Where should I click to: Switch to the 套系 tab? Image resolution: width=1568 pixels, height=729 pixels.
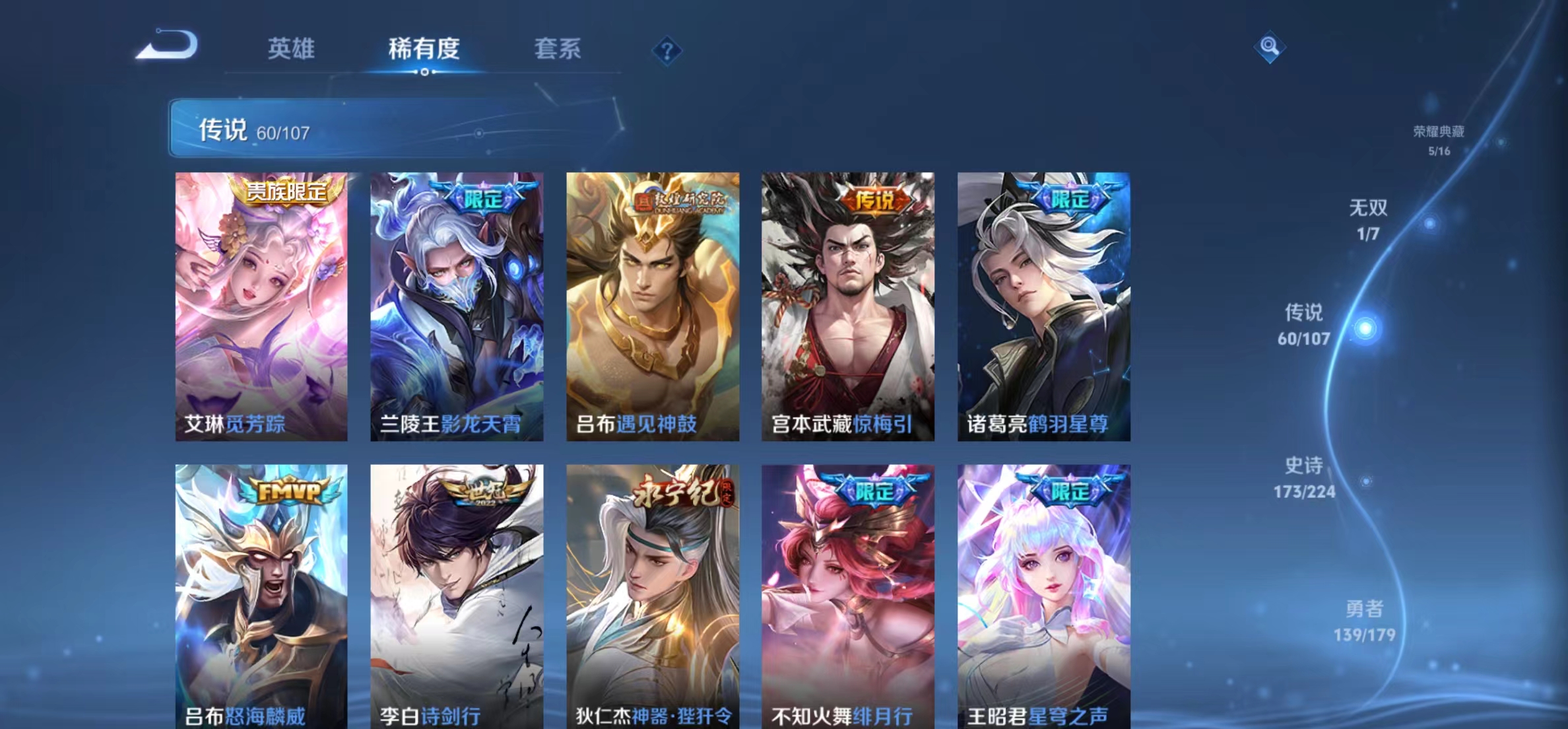tap(558, 50)
